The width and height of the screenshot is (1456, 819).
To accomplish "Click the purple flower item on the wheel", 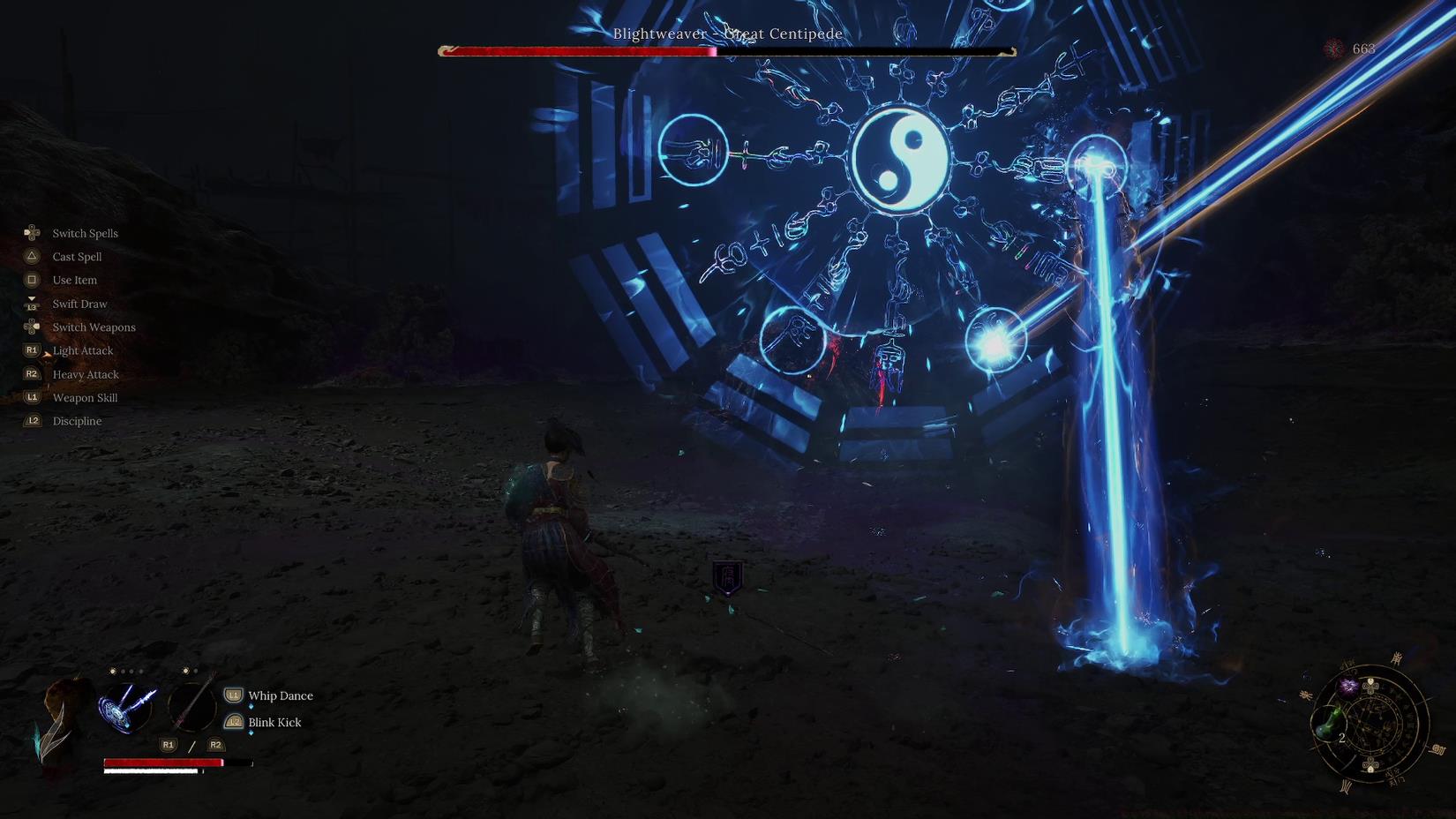I will [x=1348, y=686].
